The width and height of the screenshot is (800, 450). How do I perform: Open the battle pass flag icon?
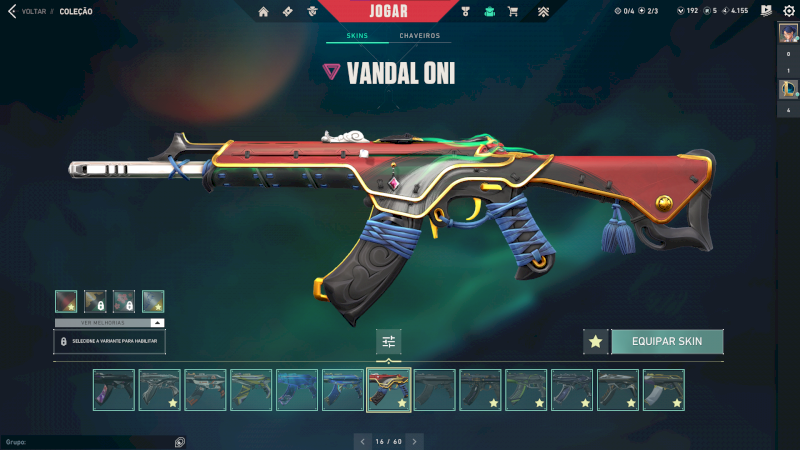[x=765, y=11]
